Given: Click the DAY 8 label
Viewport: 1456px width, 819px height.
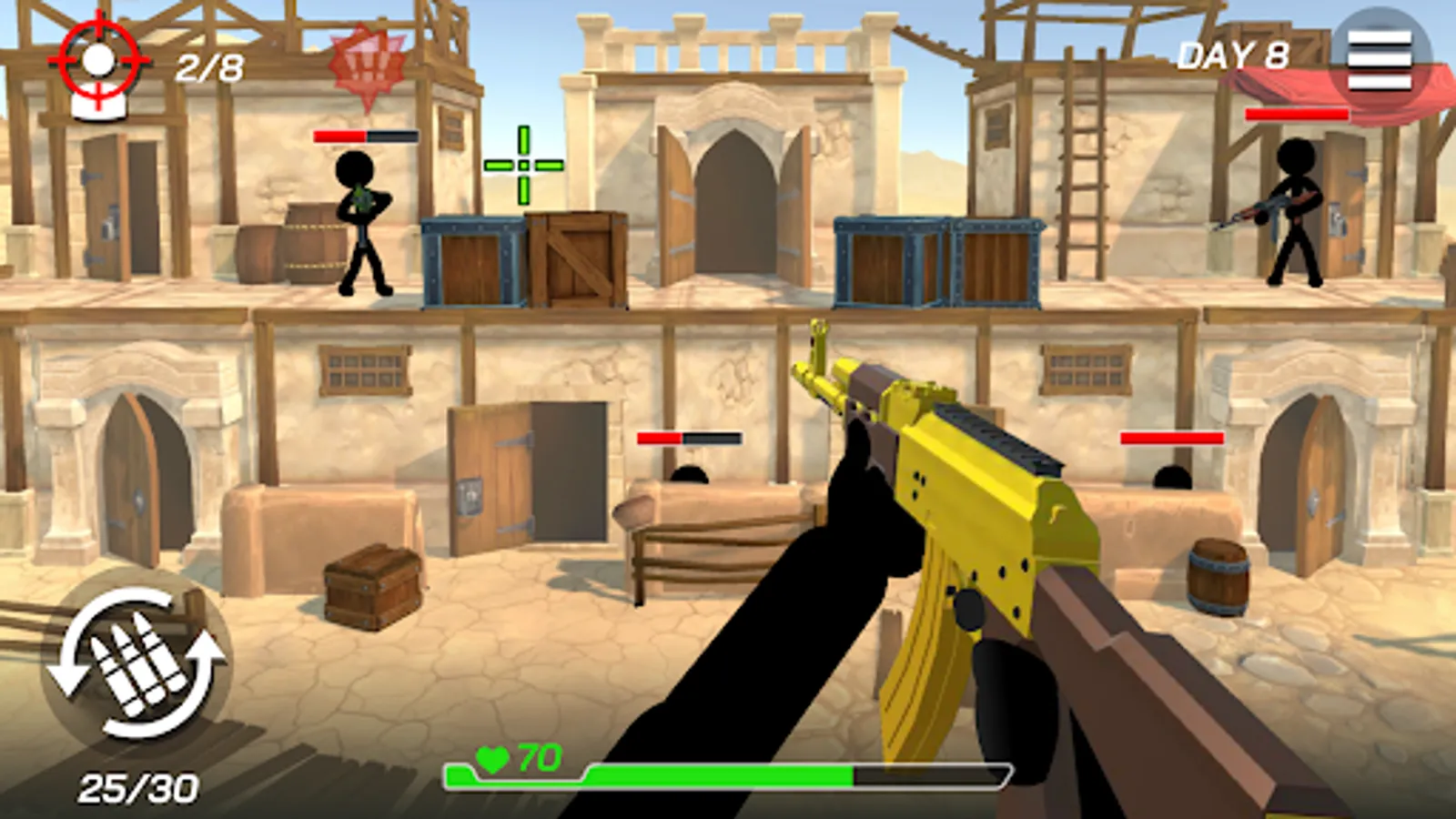Looking at the screenshot, I should (1235, 55).
